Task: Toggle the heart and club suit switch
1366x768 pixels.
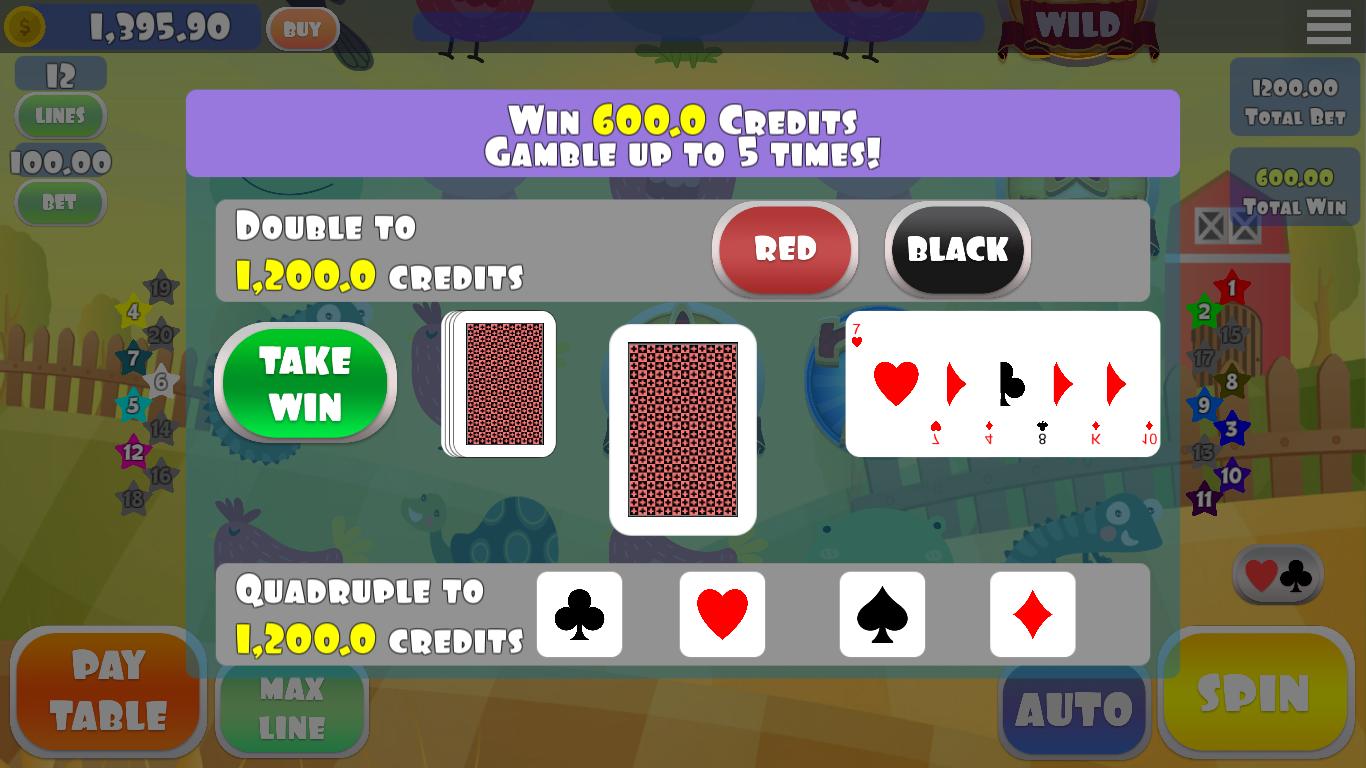Action: 1277,575
